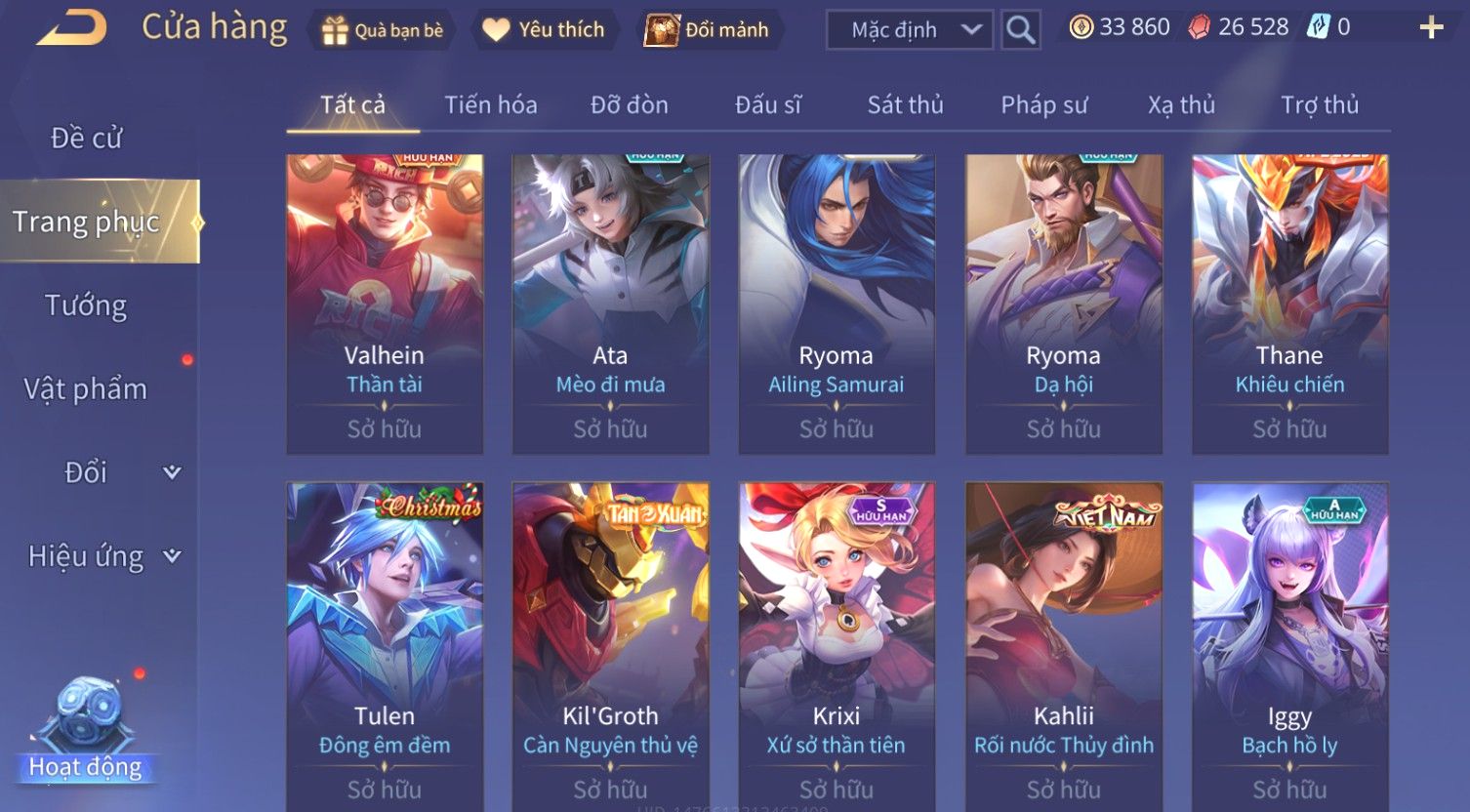Click the magnifying glass search button
The image size is (1470, 812).
[1020, 30]
